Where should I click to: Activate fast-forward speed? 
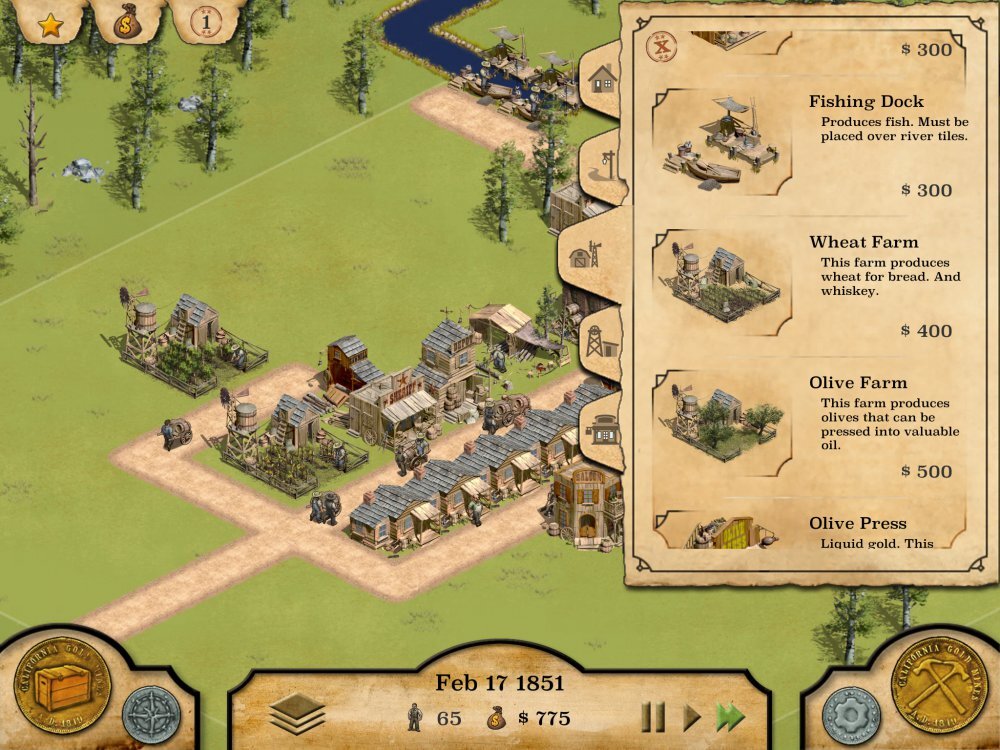pos(730,717)
